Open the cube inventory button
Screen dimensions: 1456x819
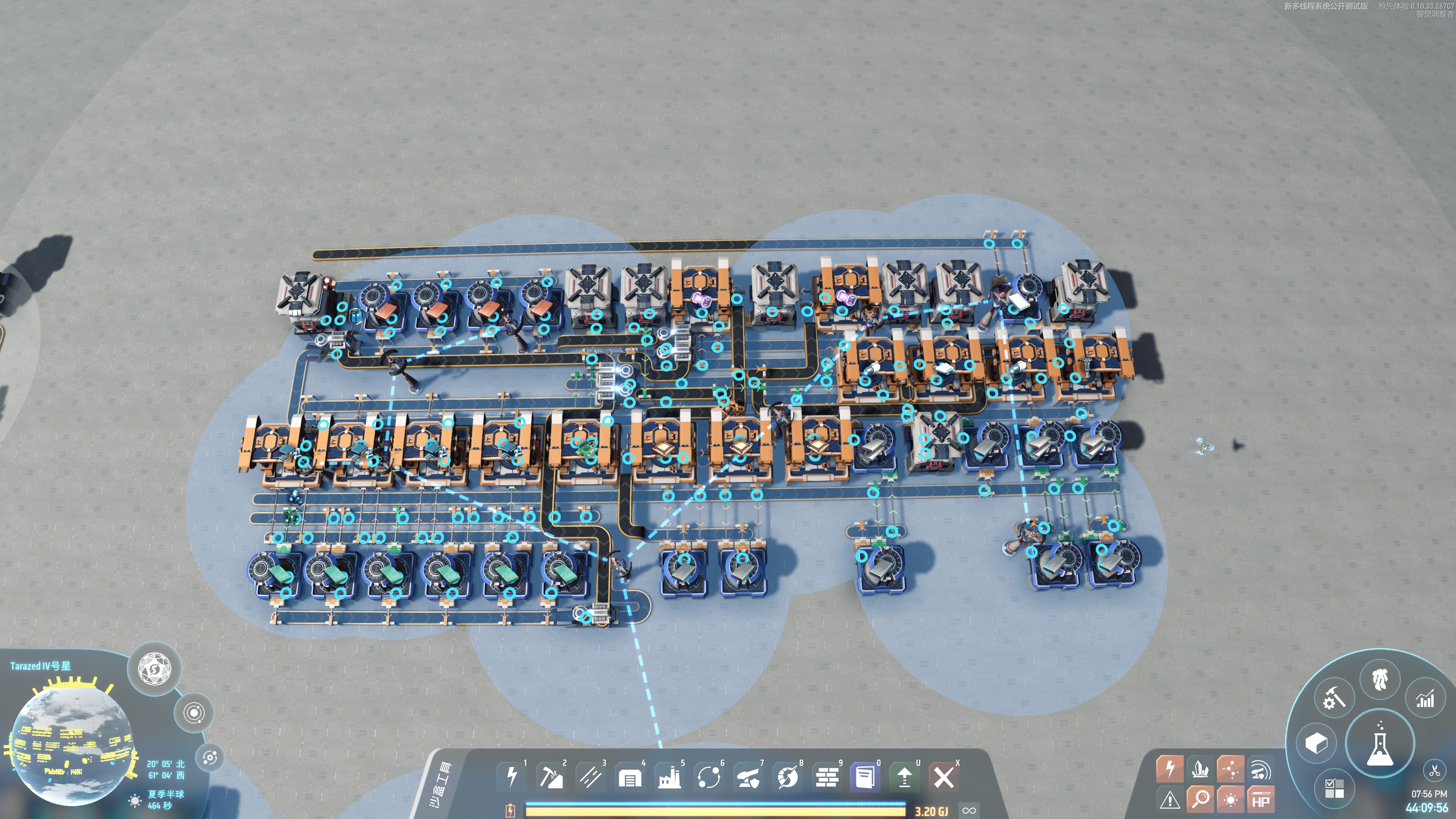tap(1316, 743)
